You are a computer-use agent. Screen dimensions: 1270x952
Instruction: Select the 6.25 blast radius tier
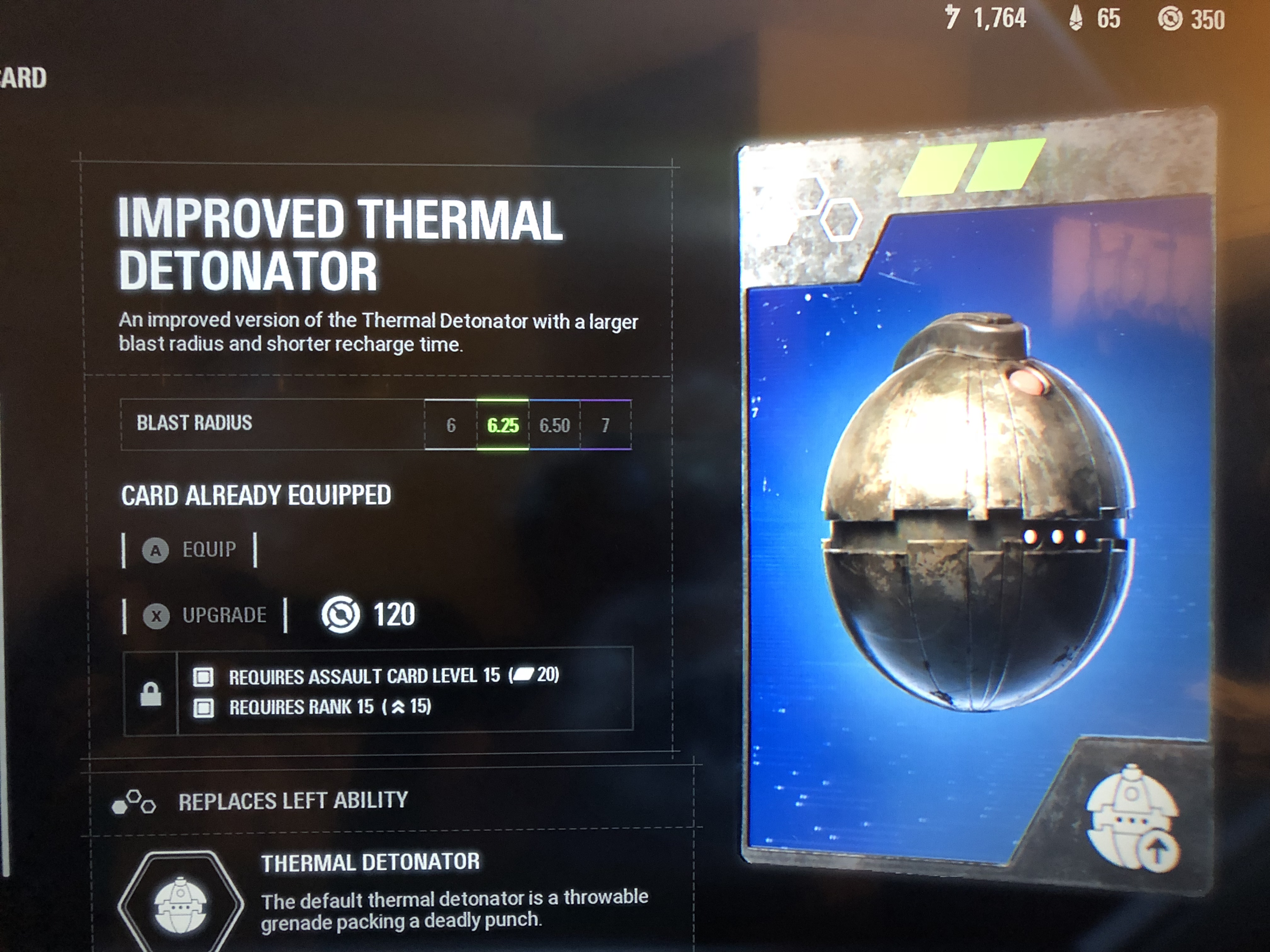point(502,425)
